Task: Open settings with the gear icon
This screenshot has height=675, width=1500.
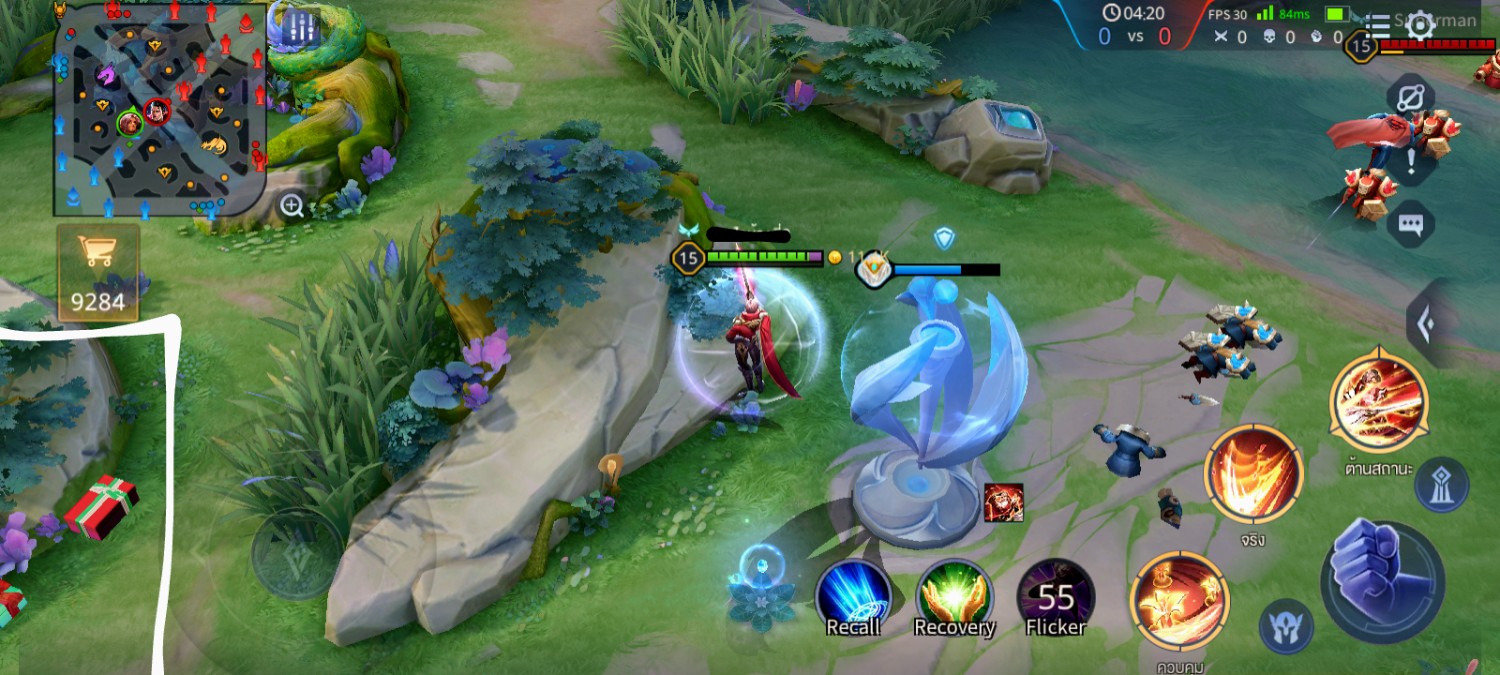Action: tap(1421, 25)
